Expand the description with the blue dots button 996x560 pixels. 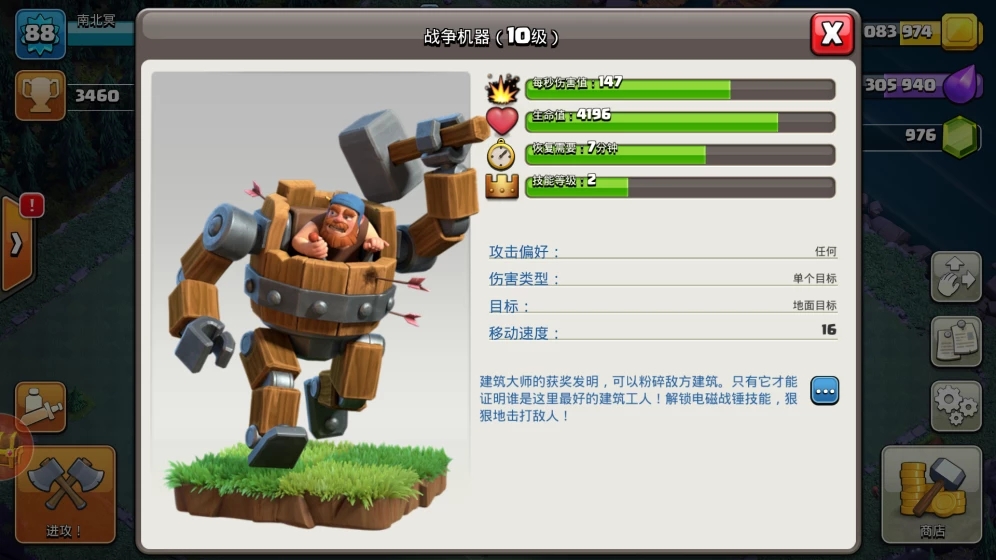coord(824,391)
